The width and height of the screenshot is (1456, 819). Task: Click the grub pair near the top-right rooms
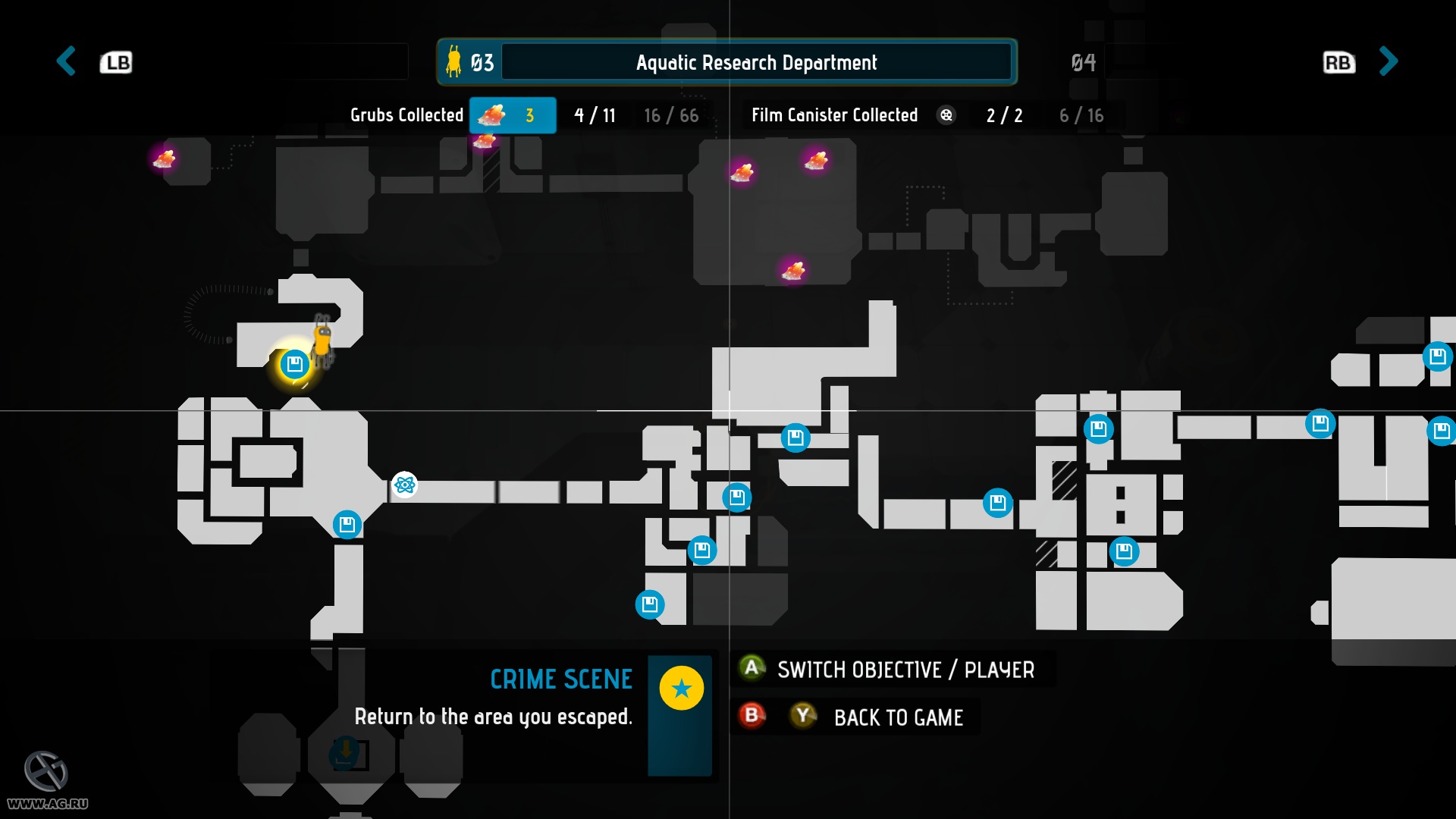[817, 162]
